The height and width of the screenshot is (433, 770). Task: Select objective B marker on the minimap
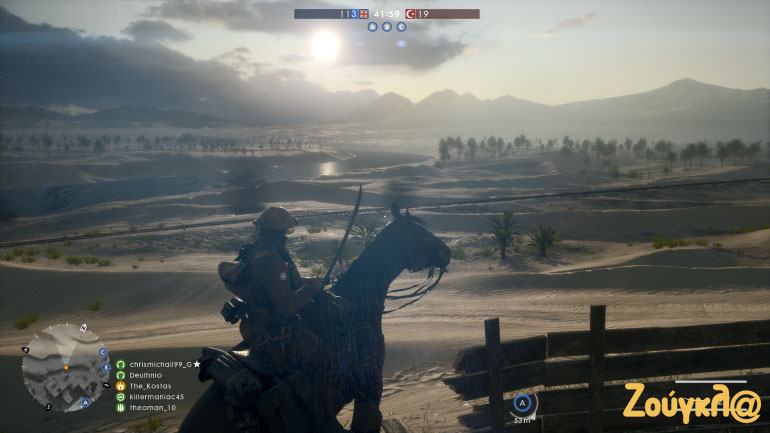pyautogui.click(x=107, y=367)
